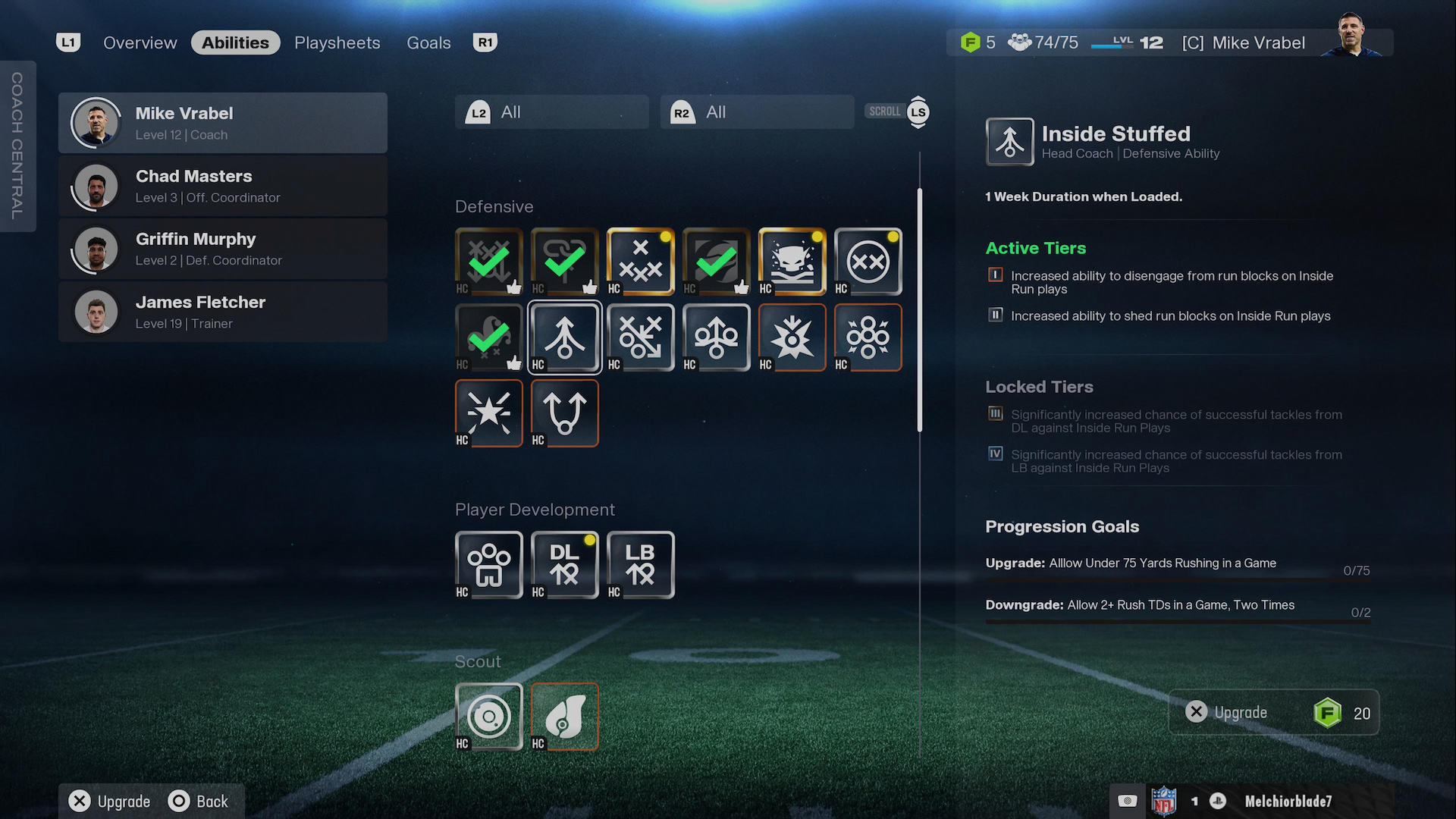
Task: Open the L2 All filter dropdown
Action: click(x=551, y=111)
